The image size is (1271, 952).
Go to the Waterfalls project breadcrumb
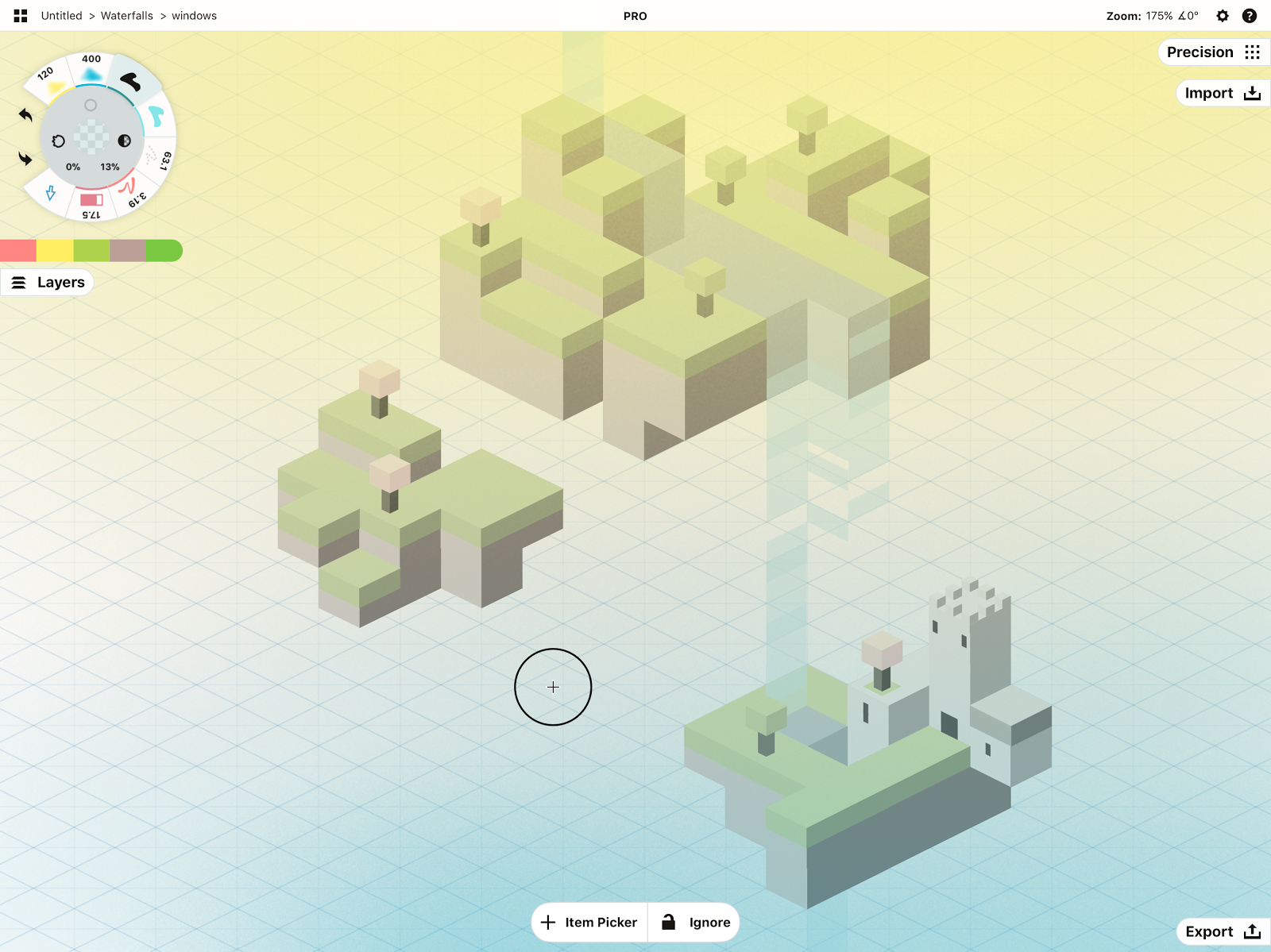click(x=127, y=16)
